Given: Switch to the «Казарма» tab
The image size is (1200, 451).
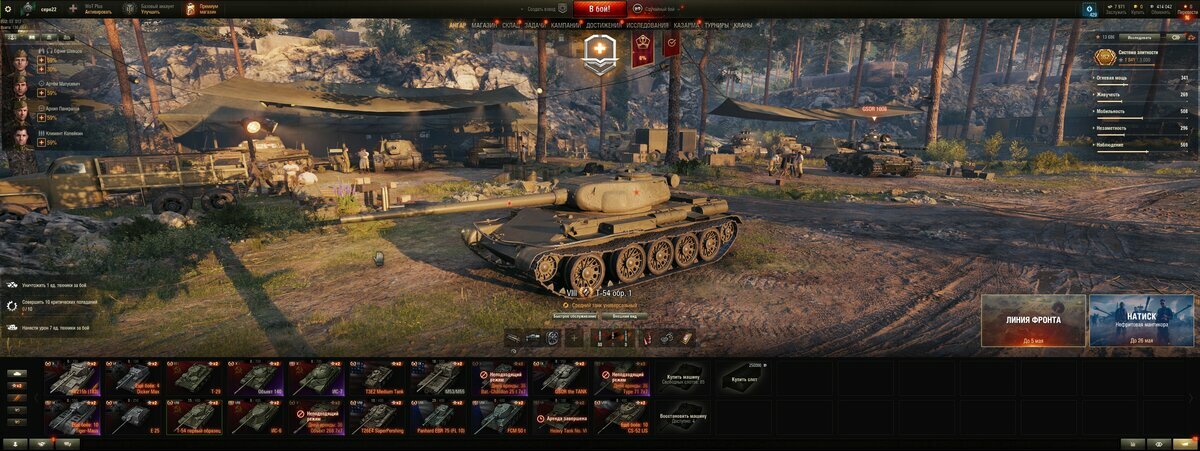Looking at the screenshot, I should [686, 24].
